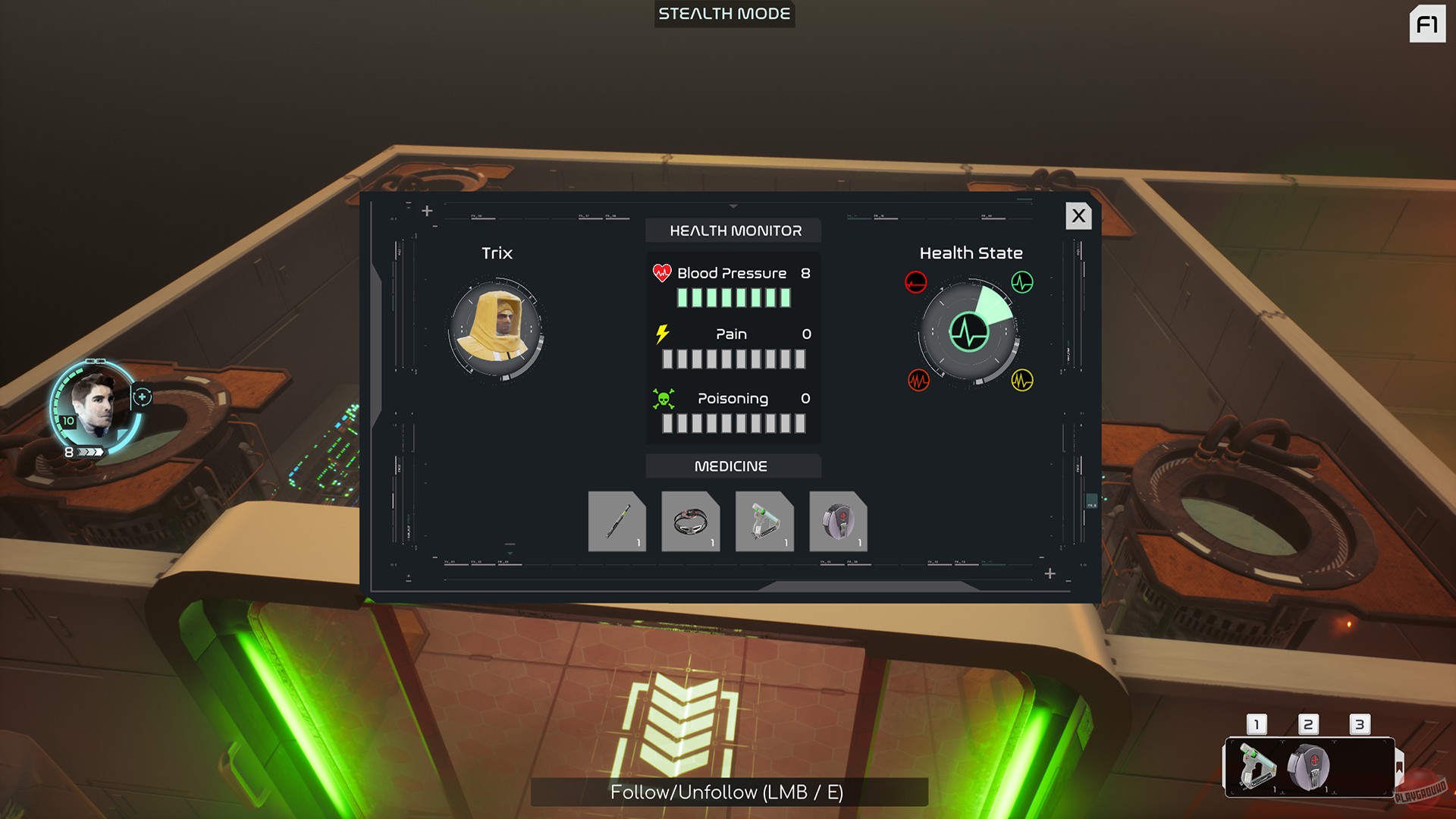
Task: Select the injector gun medicine item
Action: tap(764, 521)
